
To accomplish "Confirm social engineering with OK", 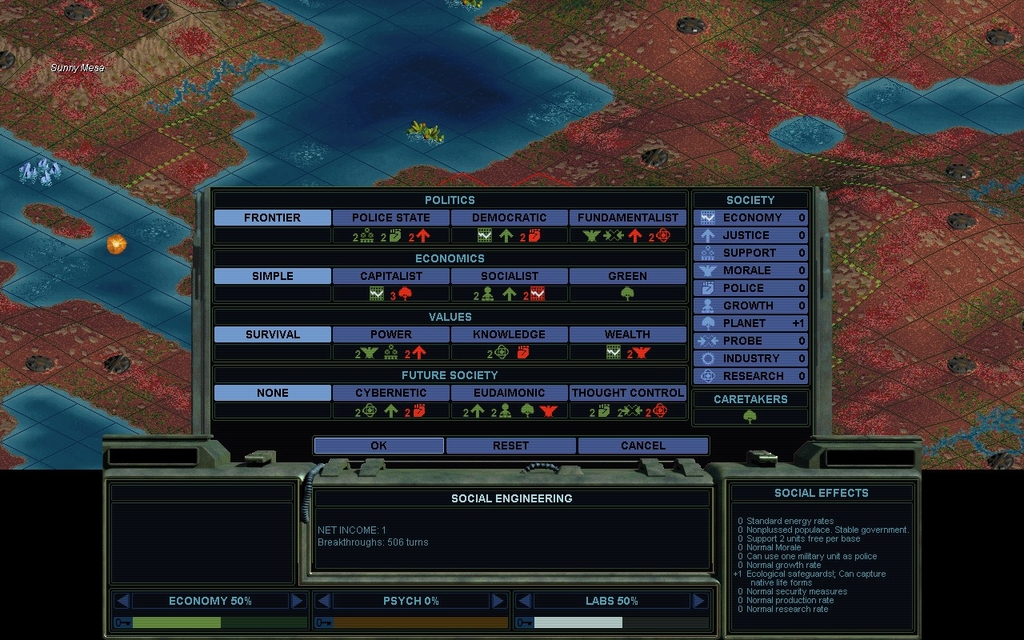I will pyautogui.click(x=378, y=445).
